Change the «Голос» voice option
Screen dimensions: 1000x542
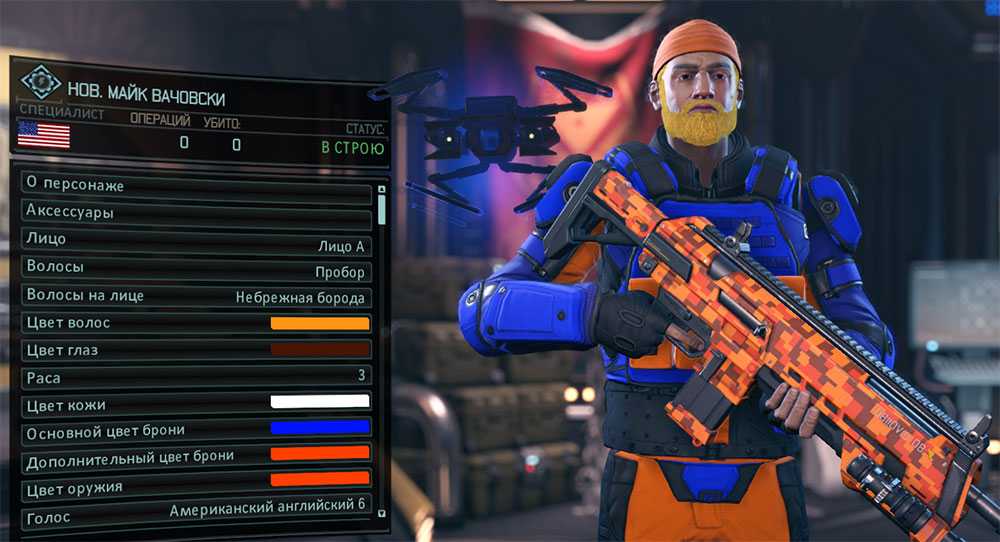(196, 510)
